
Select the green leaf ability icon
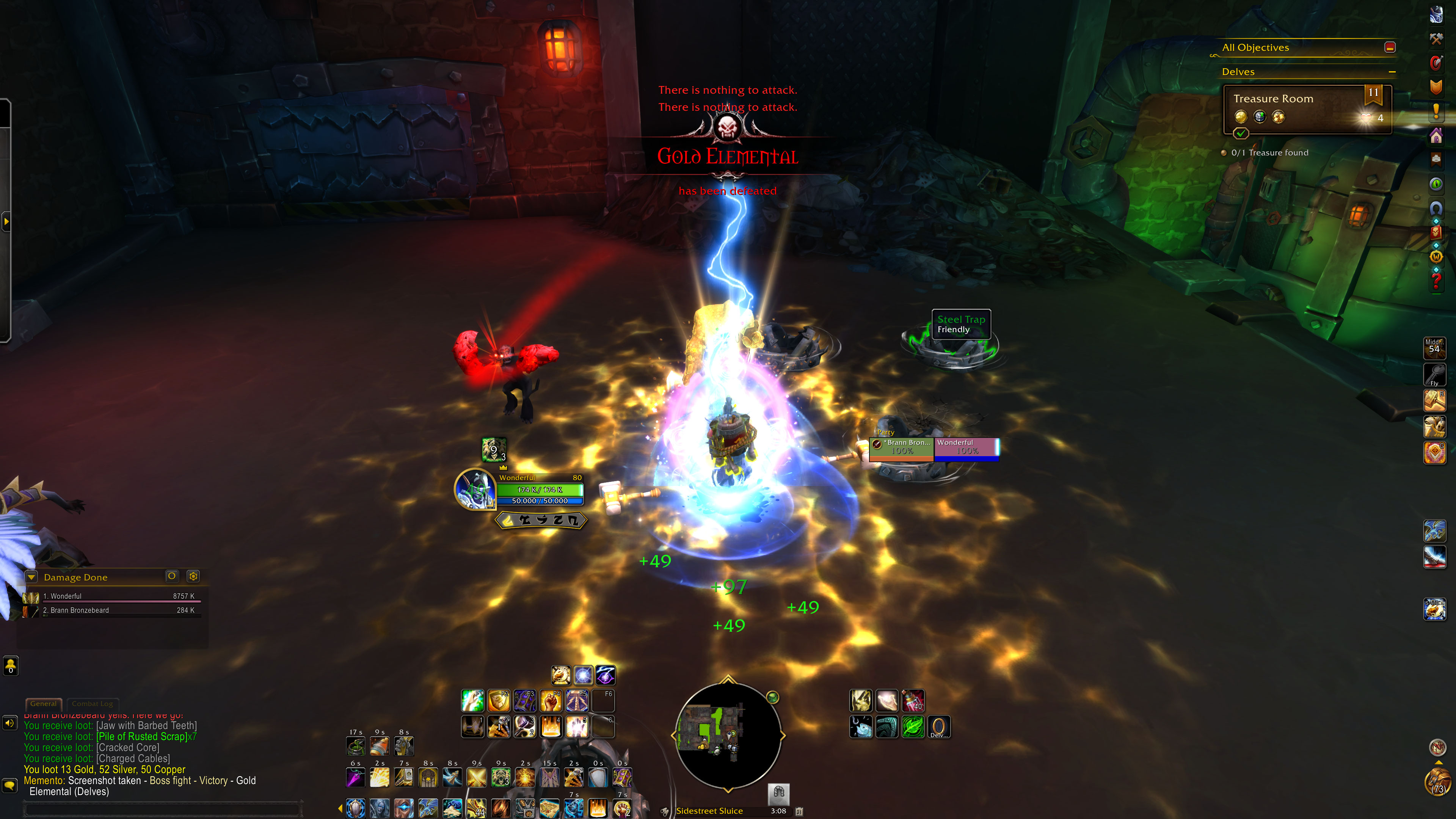[x=912, y=727]
